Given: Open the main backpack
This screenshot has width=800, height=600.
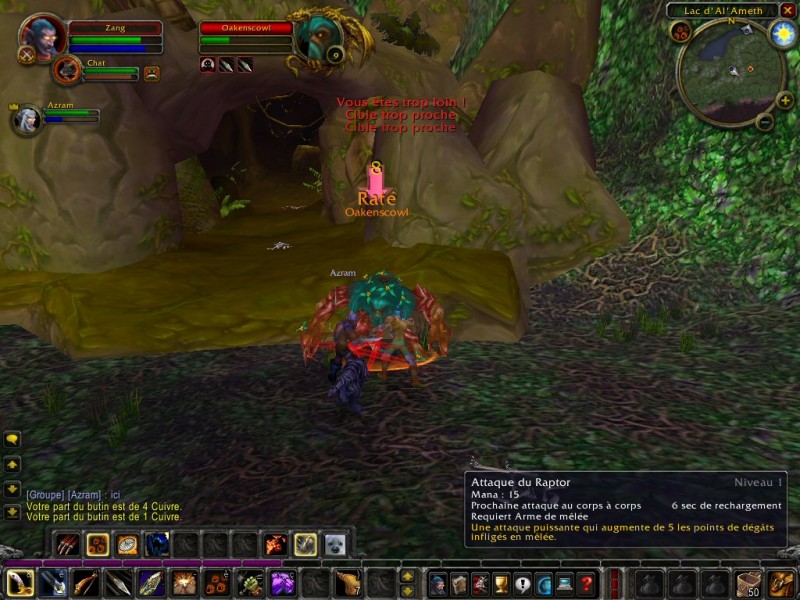Looking at the screenshot, I should [x=780, y=583].
